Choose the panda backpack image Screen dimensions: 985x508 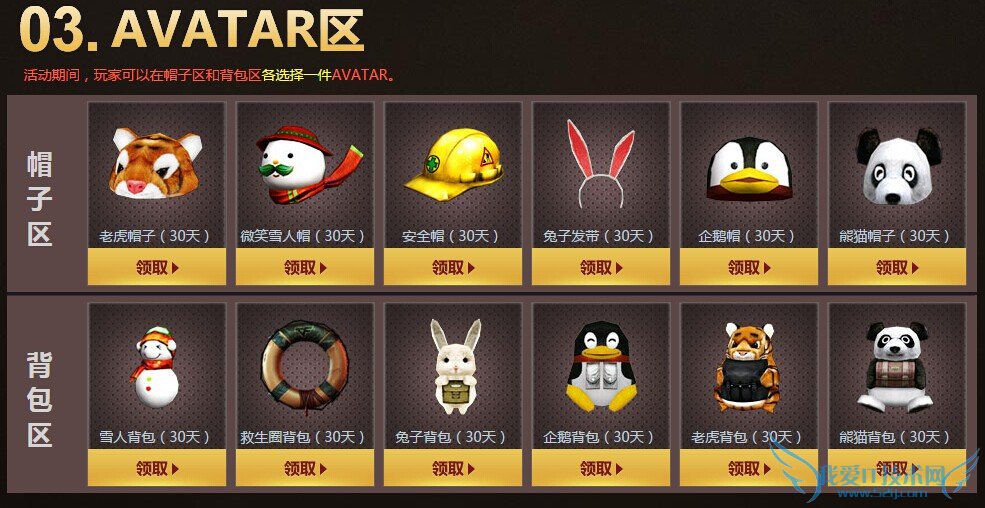click(x=896, y=367)
